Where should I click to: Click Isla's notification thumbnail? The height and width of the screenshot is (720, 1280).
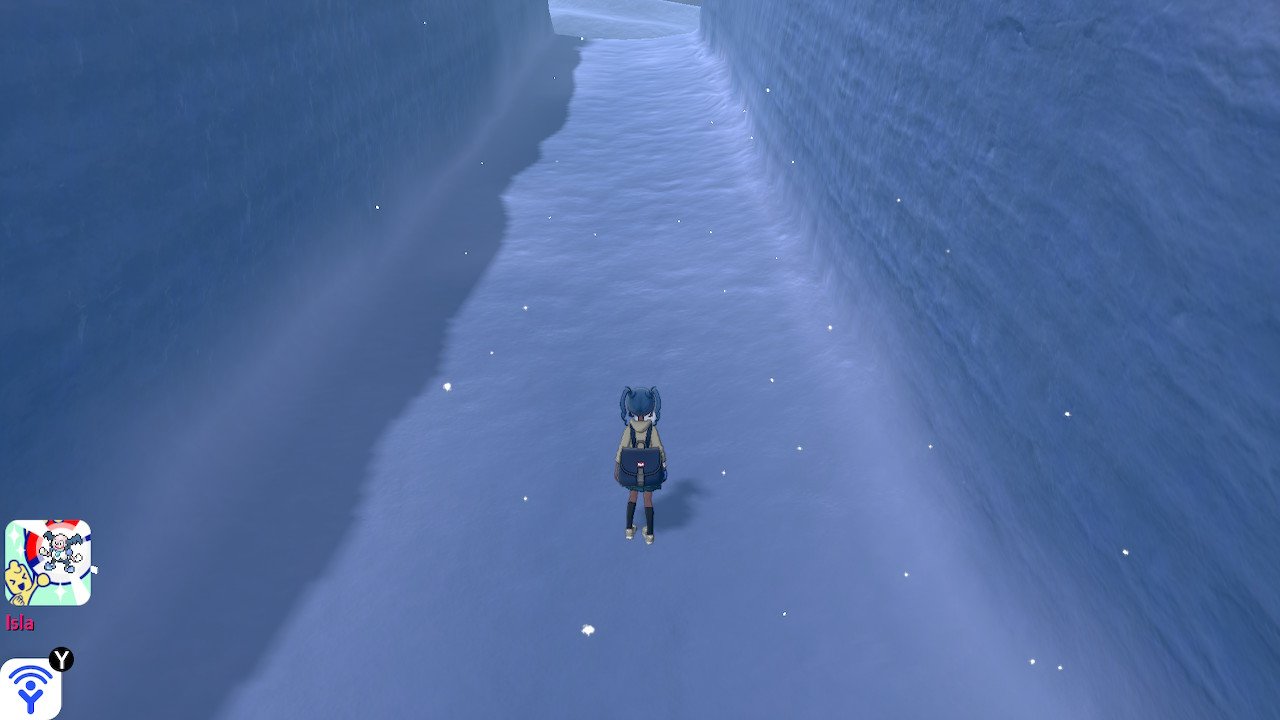[x=50, y=560]
